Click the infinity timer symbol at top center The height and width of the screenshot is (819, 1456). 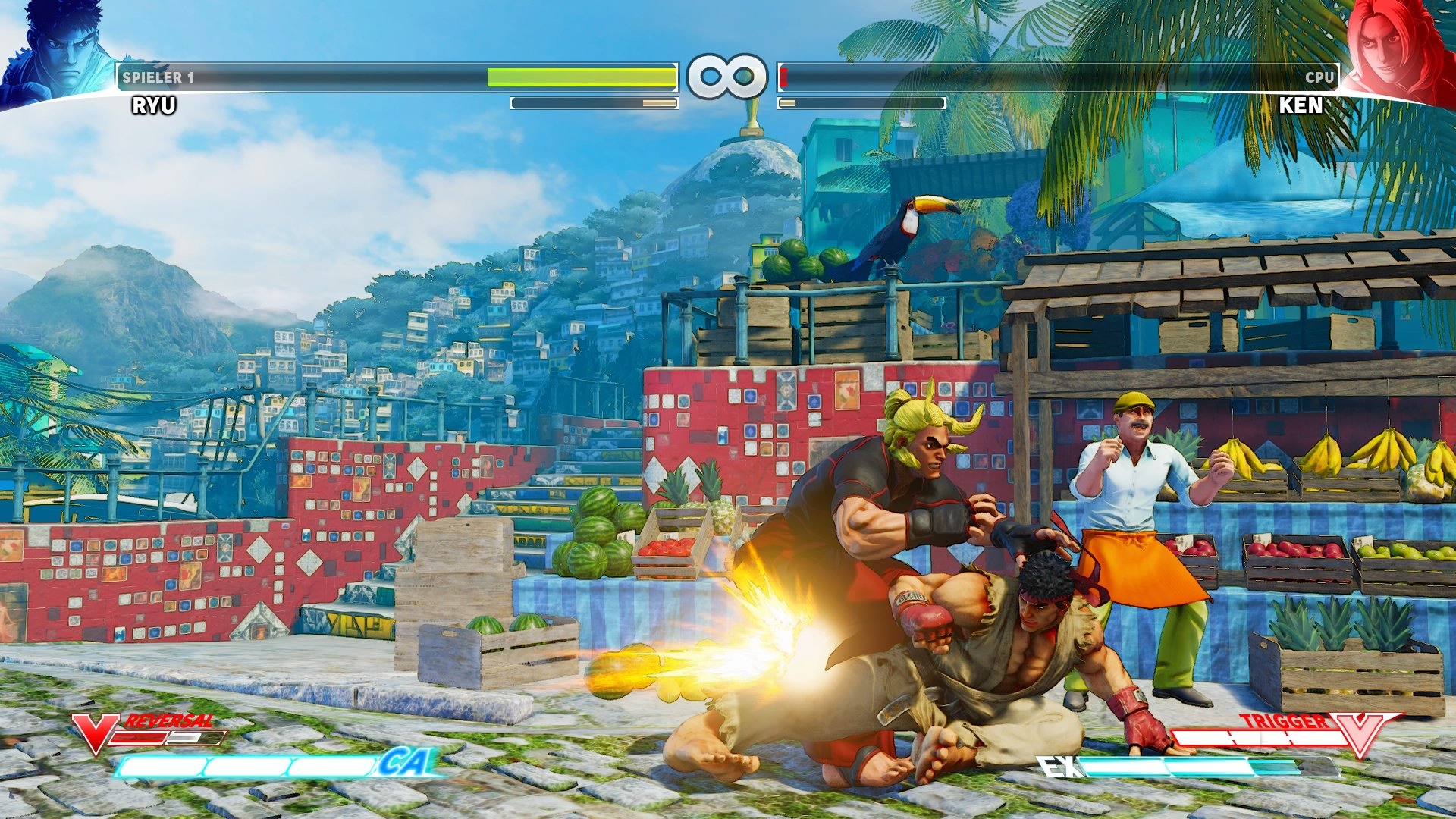(726, 76)
